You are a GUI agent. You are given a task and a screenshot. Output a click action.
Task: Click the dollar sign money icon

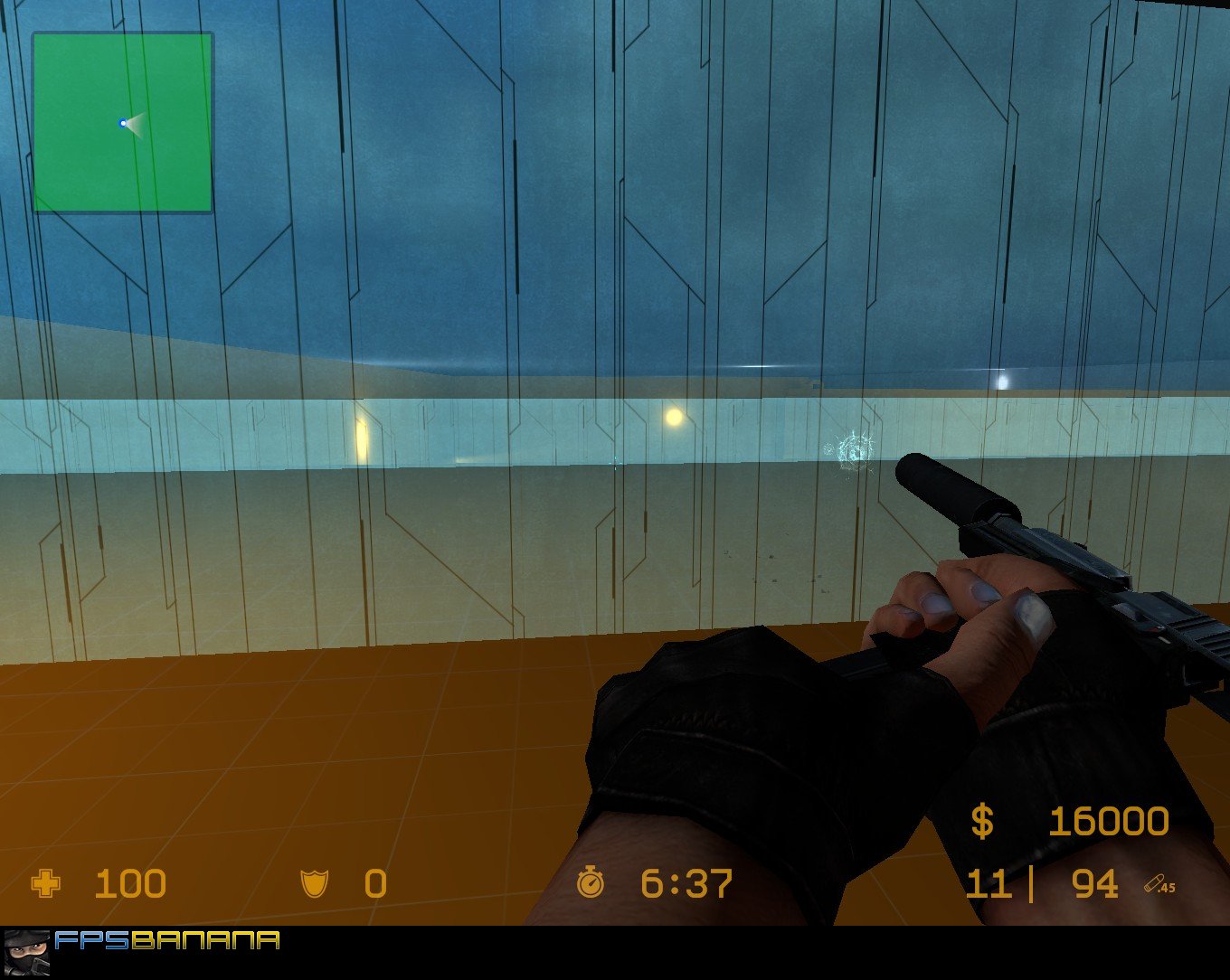[981, 822]
